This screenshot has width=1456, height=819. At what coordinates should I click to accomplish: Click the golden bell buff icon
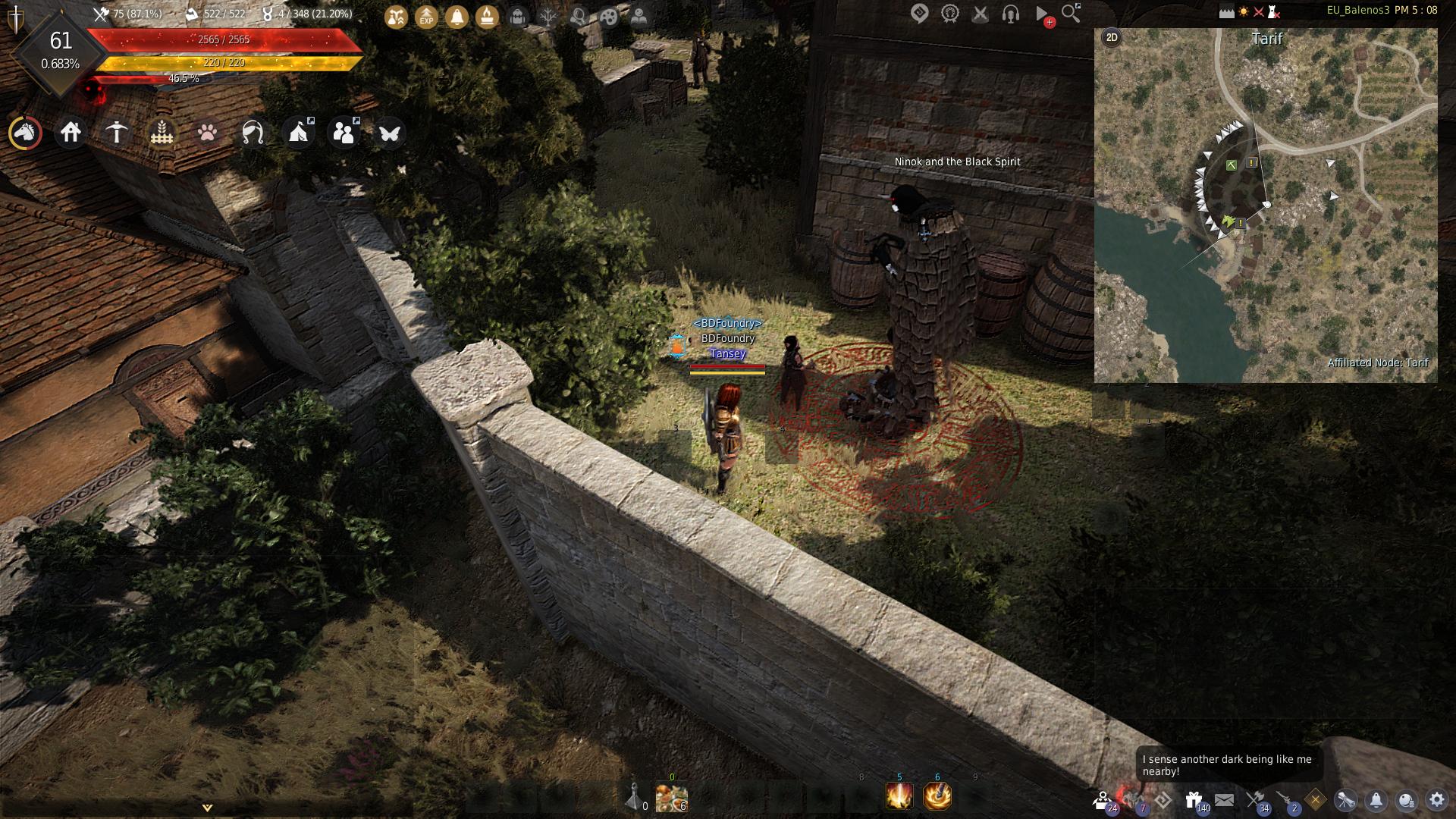tap(457, 16)
